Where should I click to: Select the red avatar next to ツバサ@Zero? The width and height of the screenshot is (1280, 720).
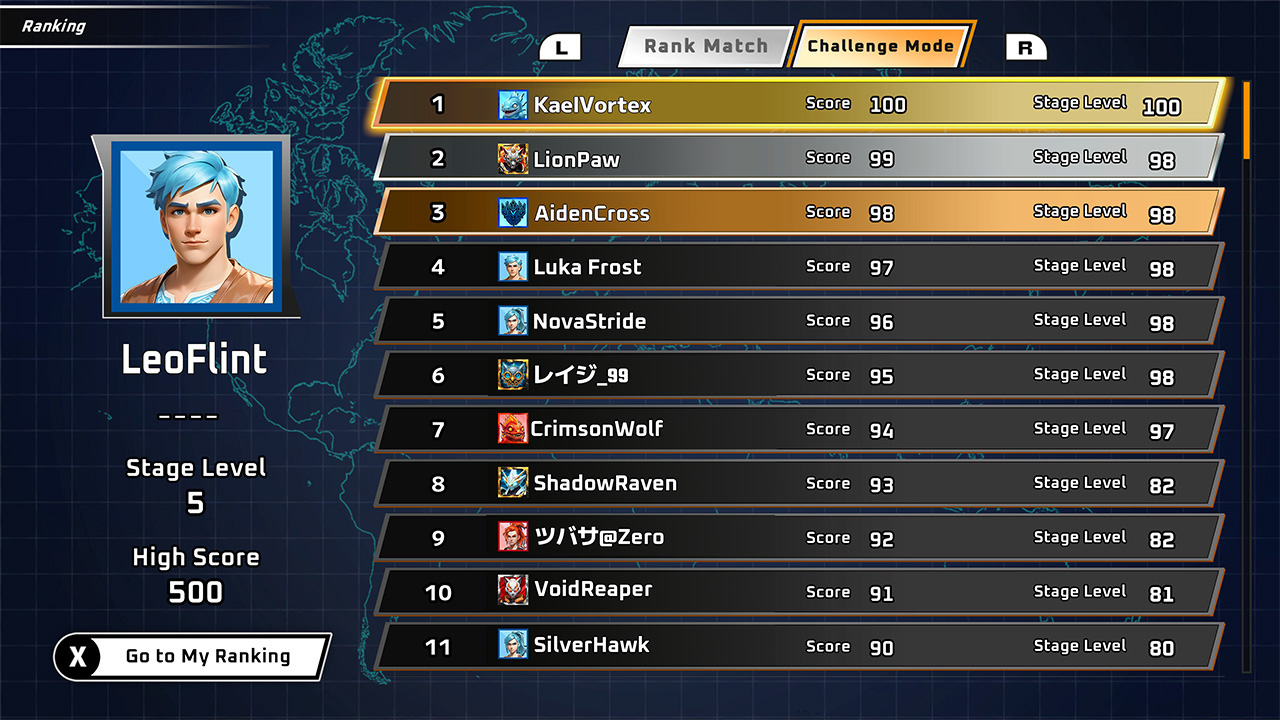coord(512,537)
